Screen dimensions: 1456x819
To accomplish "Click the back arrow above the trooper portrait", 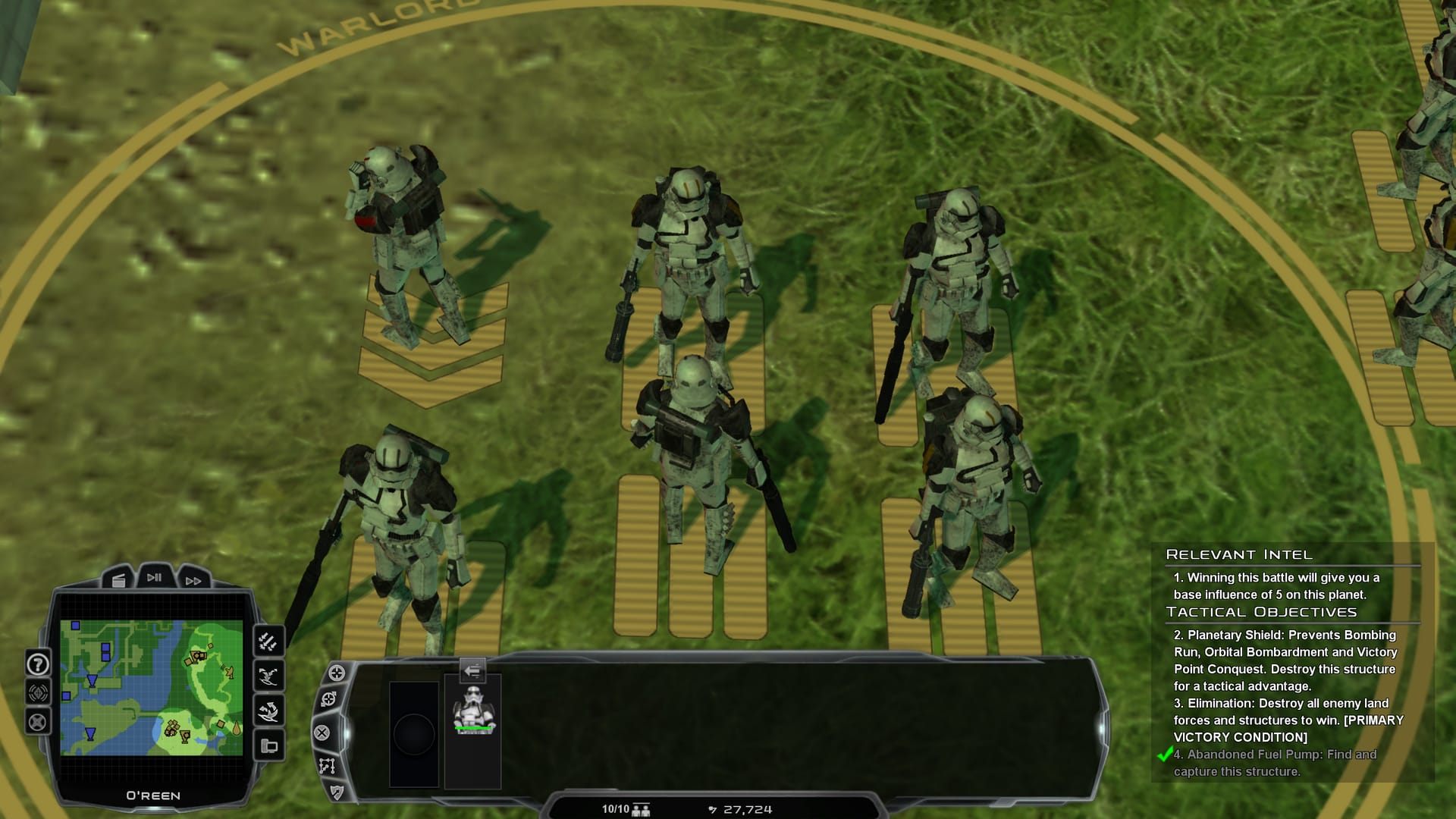I will [472, 670].
